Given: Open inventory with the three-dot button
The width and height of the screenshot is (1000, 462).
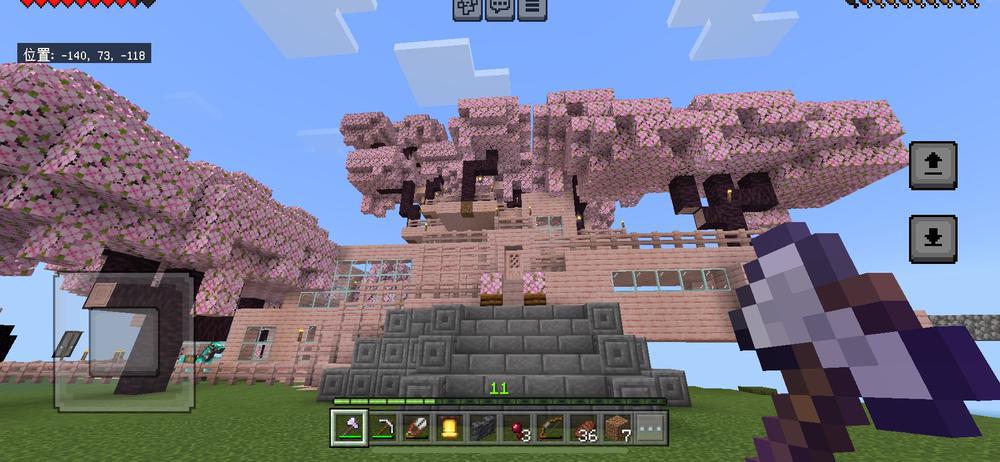Looking at the screenshot, I should 651,428.
